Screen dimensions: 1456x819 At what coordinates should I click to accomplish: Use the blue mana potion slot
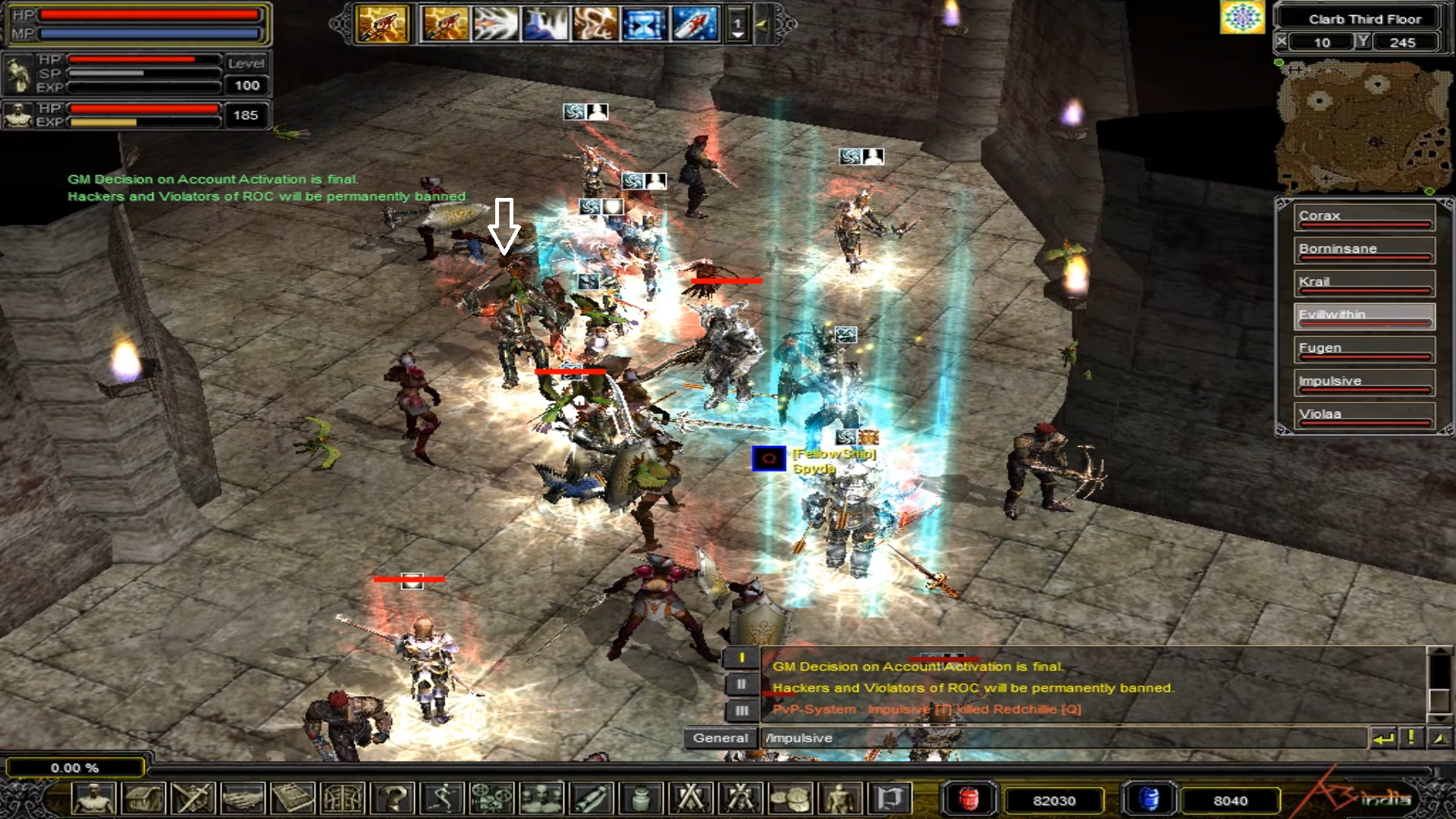[1148, 799]
